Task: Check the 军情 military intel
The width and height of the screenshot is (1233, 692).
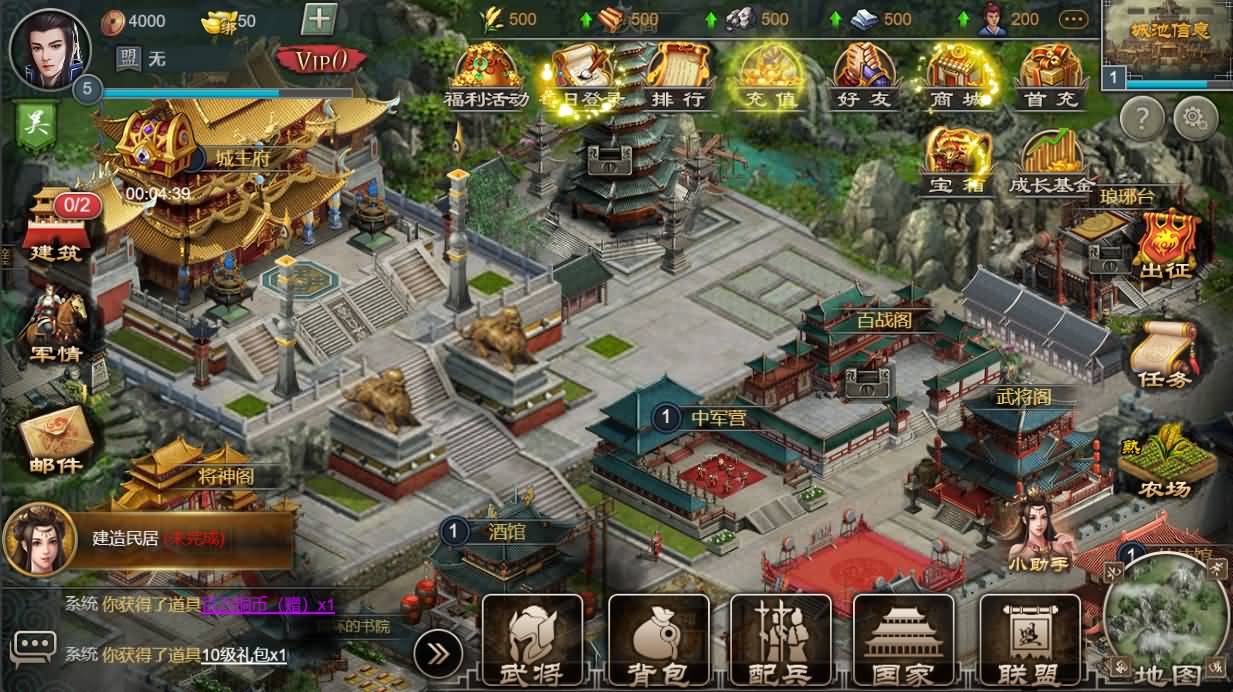Action: pos(55,325)
